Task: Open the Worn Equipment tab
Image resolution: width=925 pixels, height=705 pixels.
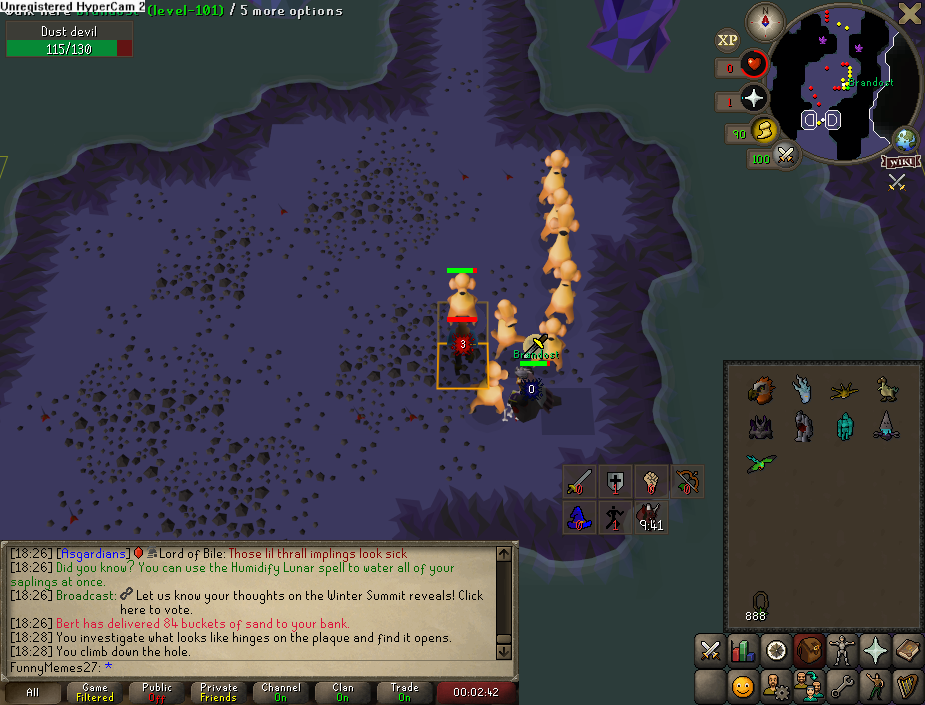Action: pos(842,651)
